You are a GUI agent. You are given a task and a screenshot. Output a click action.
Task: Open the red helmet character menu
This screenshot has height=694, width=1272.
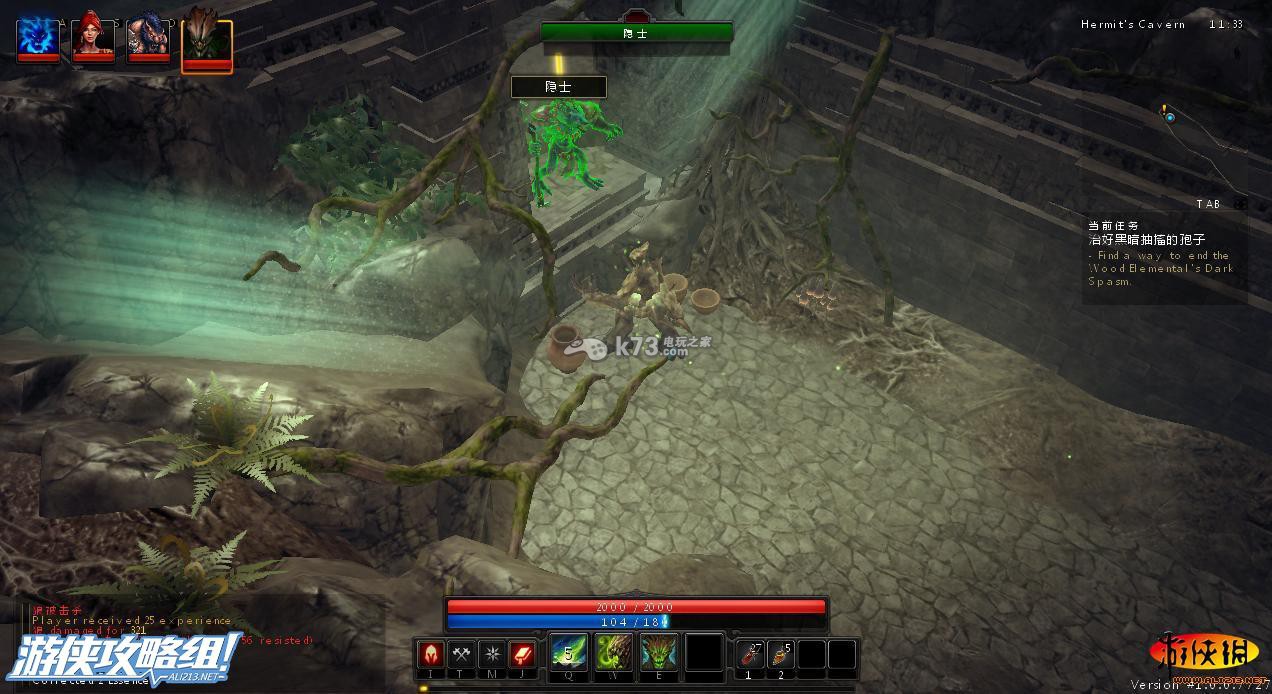[x=431, y=654]
